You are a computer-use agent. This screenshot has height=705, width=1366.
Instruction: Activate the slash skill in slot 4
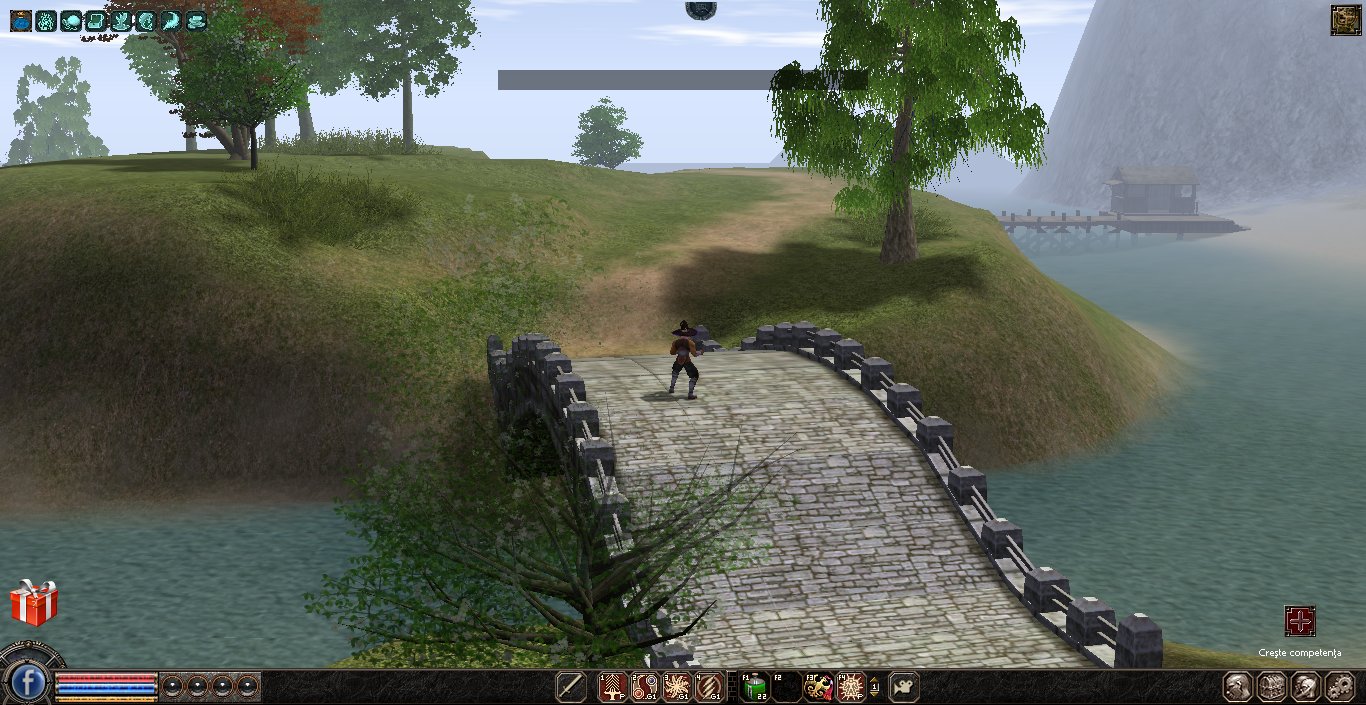[709, 687]
